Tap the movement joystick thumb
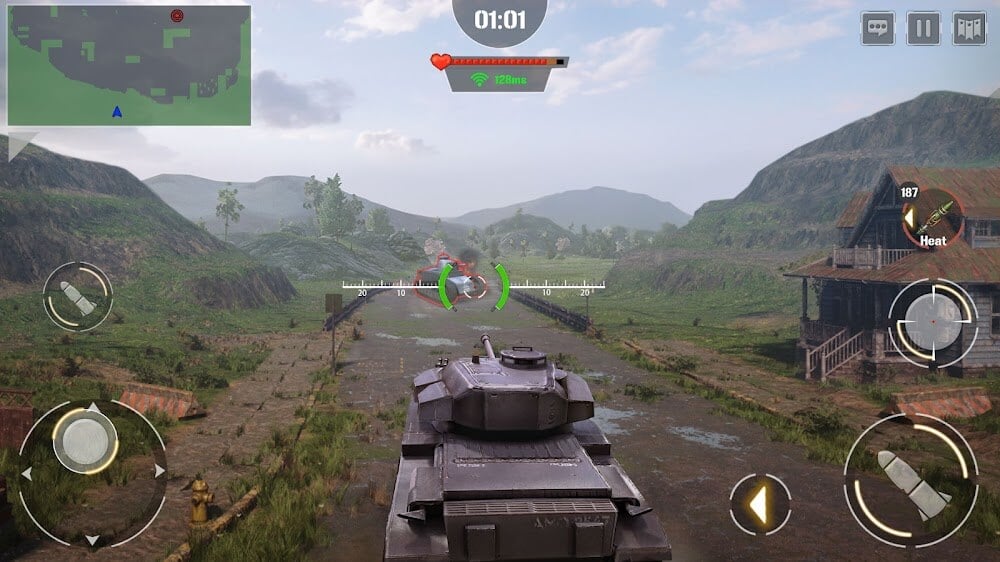Image resolution: width=1000 pixels, height=562 pixels. (85, 441)
